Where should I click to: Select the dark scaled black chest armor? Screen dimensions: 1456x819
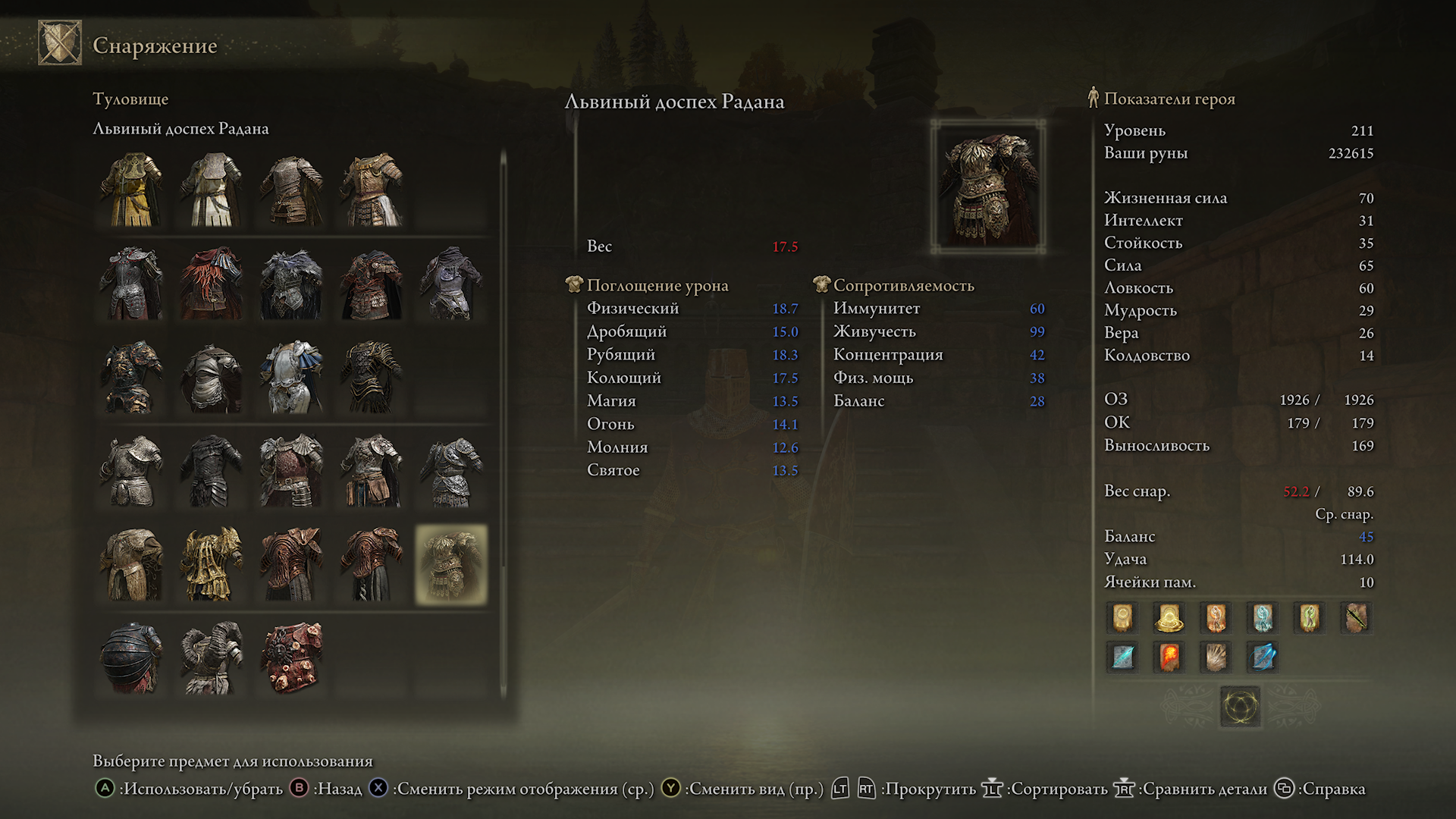point(212,471)
